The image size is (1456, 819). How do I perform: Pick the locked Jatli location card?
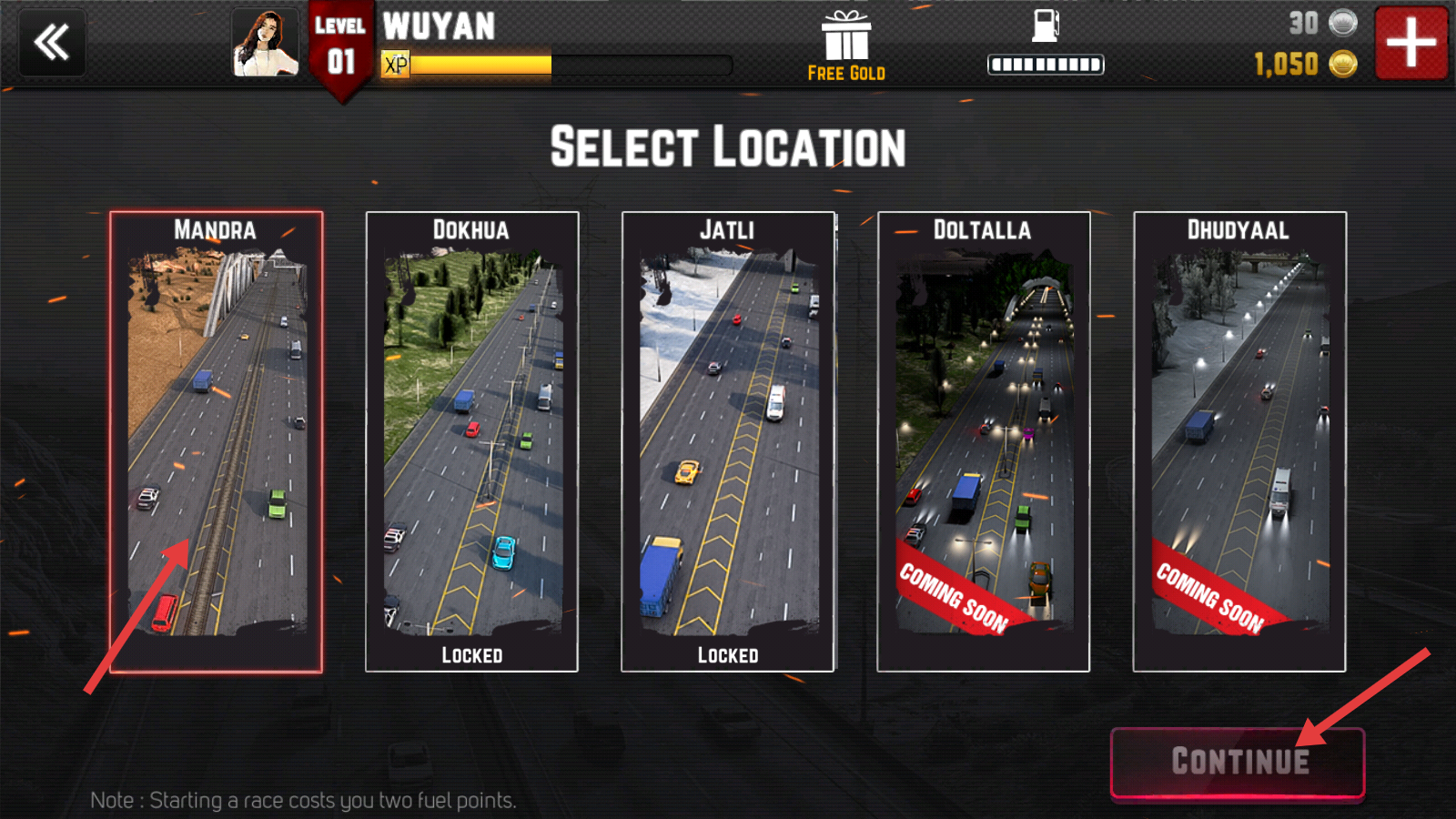(727, 442)
